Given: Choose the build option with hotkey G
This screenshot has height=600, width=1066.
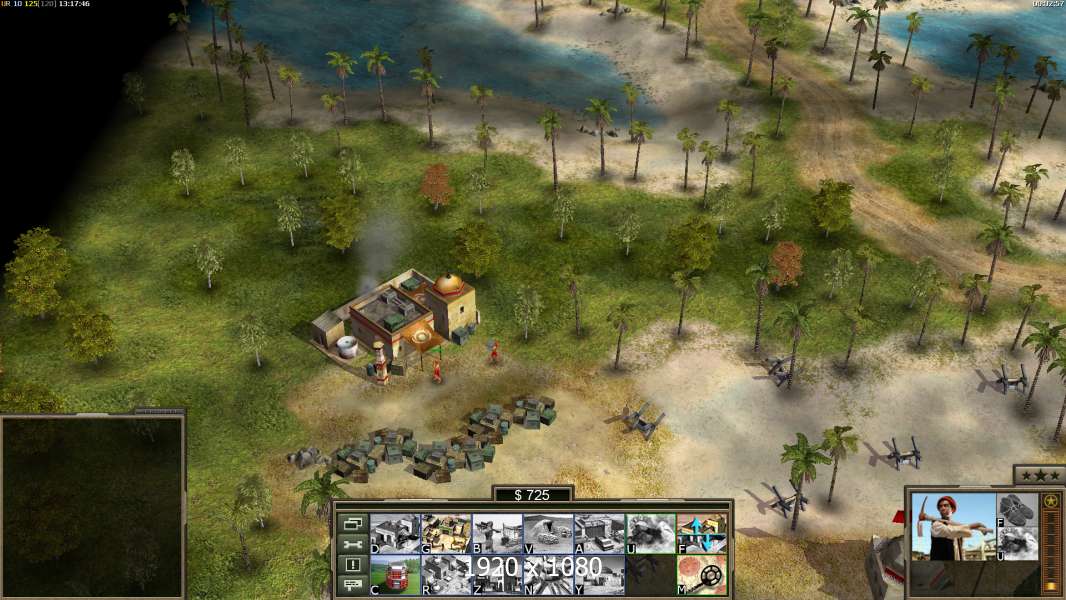Looking at the screenshot, I should pyautogui.click(x=446, y=534).
